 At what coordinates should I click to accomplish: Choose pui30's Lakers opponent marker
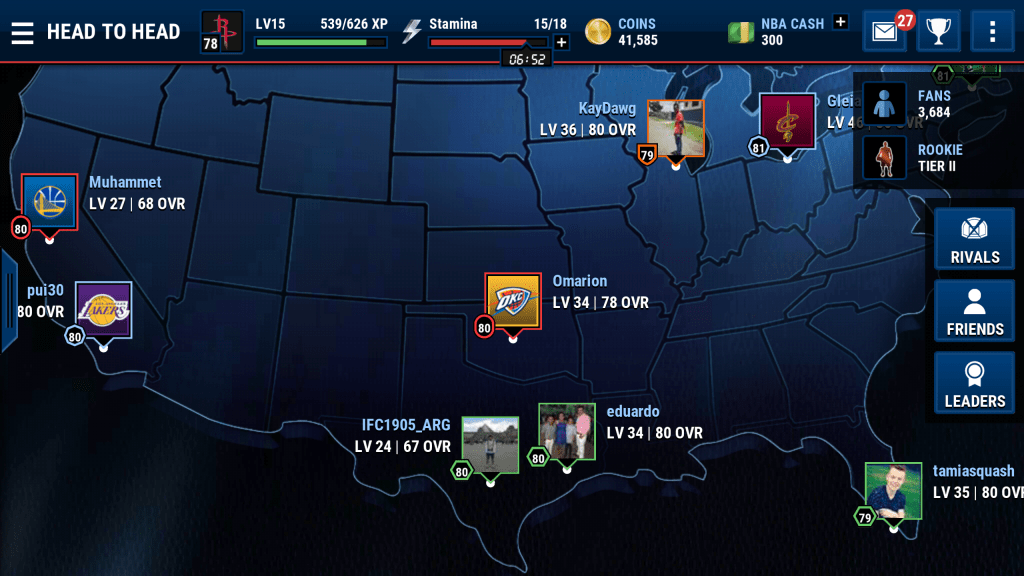pos(103,310)
